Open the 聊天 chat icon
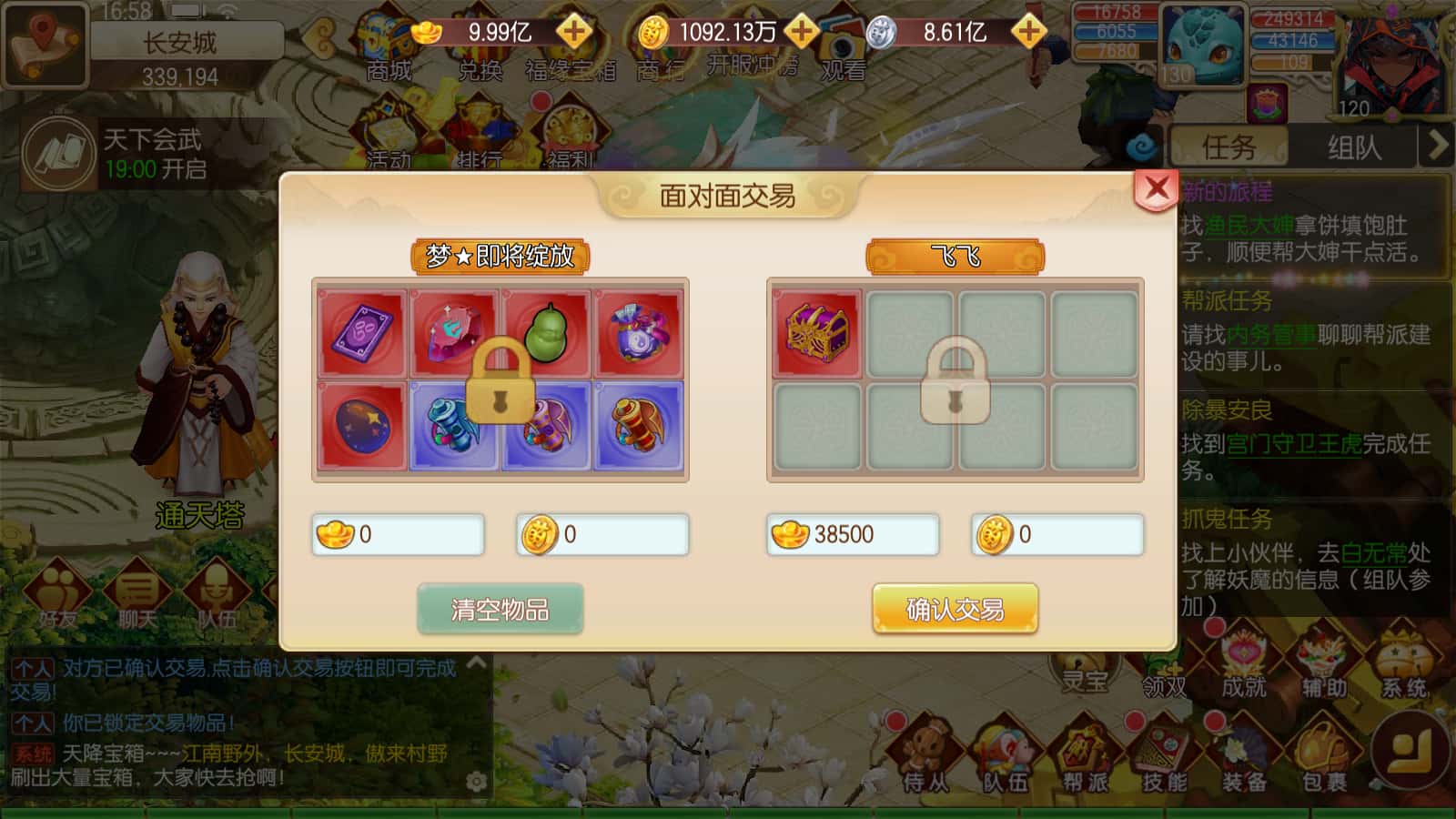 tap(136, 591)
